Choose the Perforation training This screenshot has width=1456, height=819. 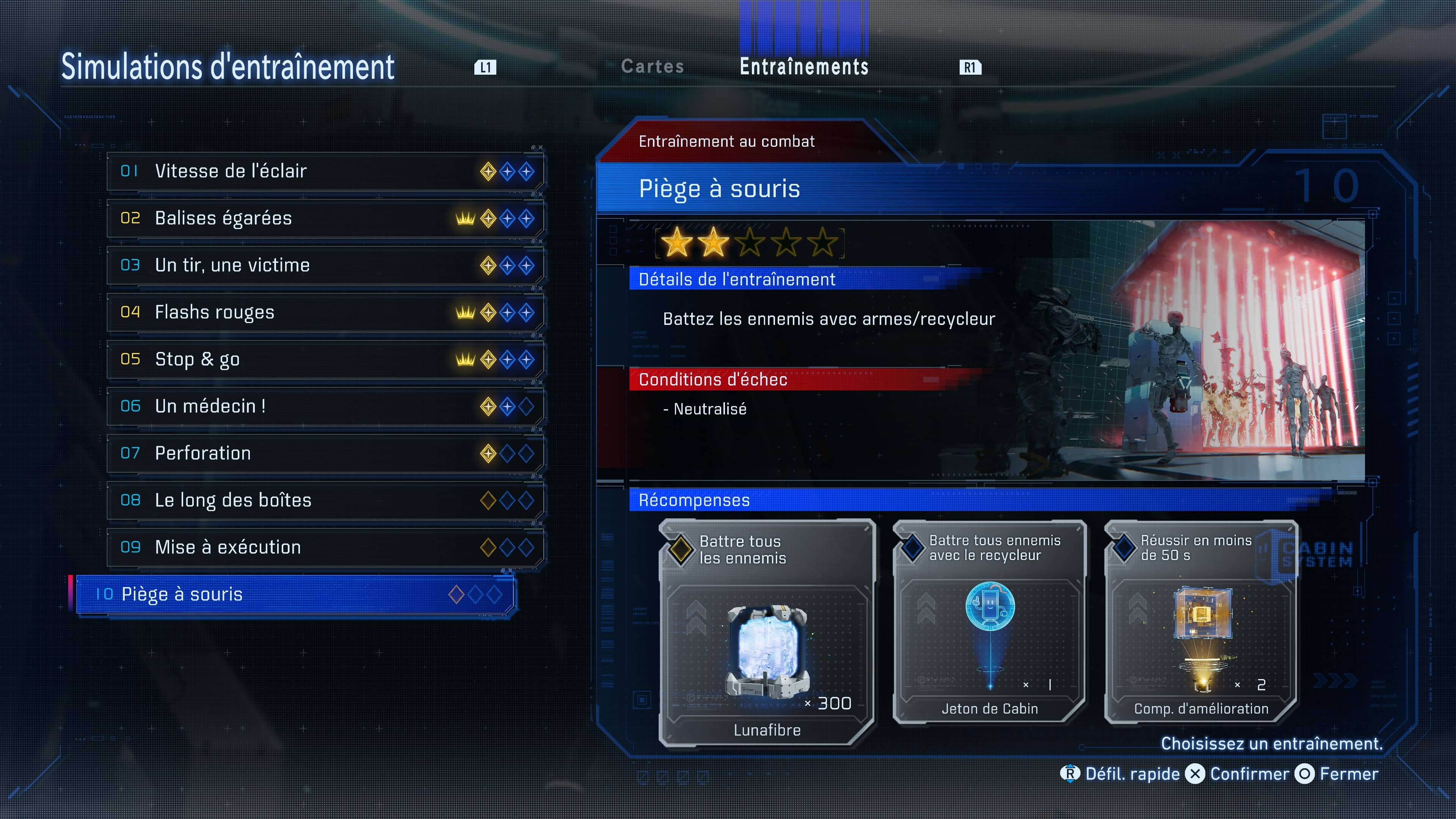click(x=325, y=453)
